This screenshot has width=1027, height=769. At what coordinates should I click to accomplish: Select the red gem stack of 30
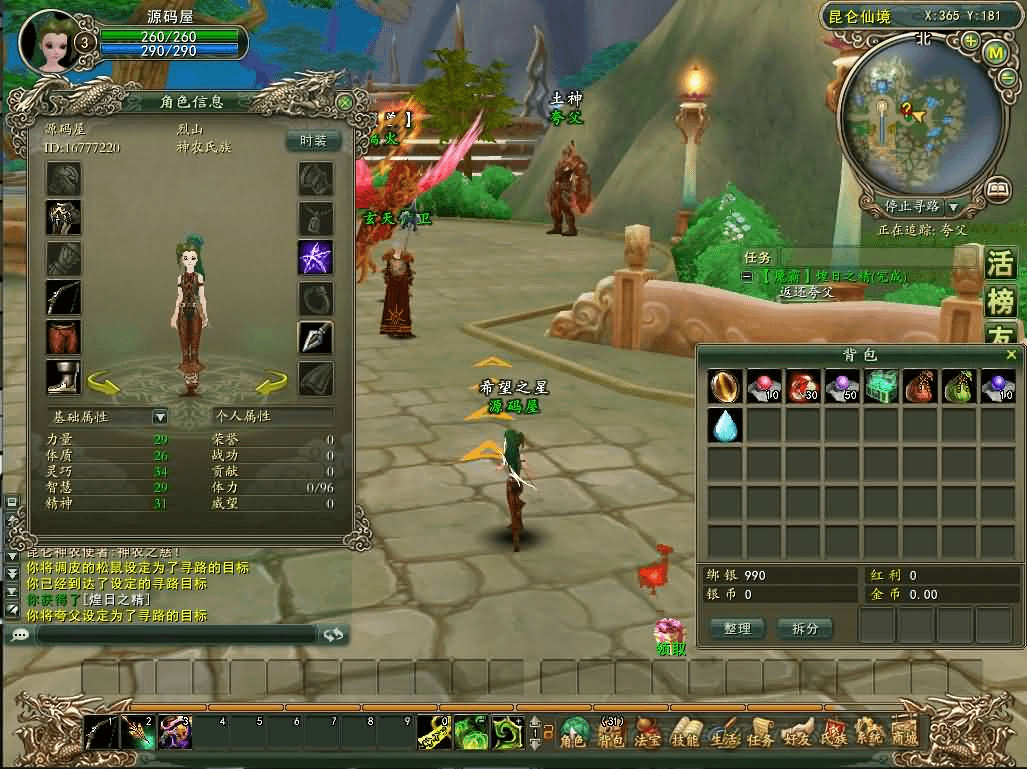pos(802,387)
